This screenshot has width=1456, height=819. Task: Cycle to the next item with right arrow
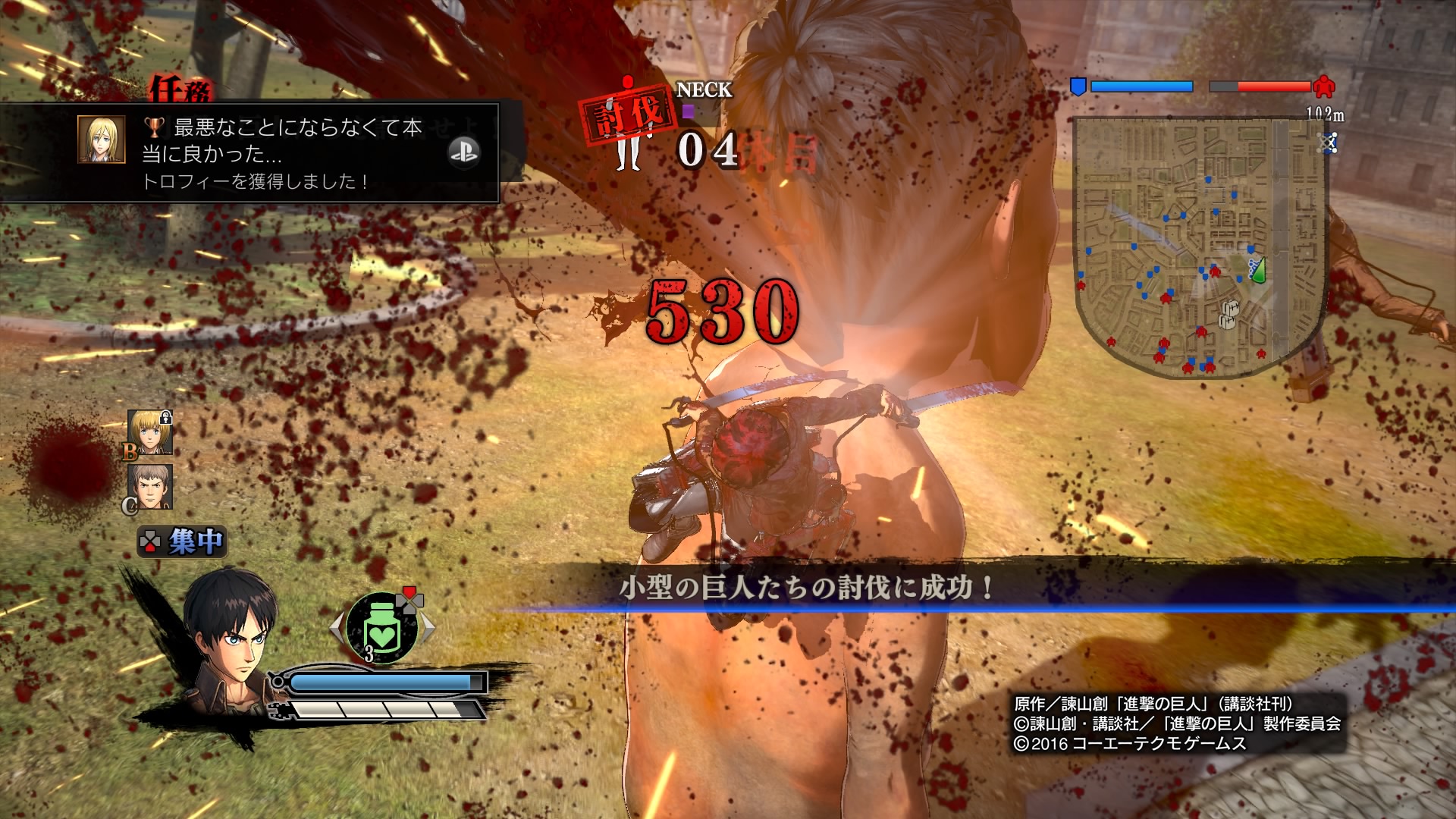pos(428,628)
